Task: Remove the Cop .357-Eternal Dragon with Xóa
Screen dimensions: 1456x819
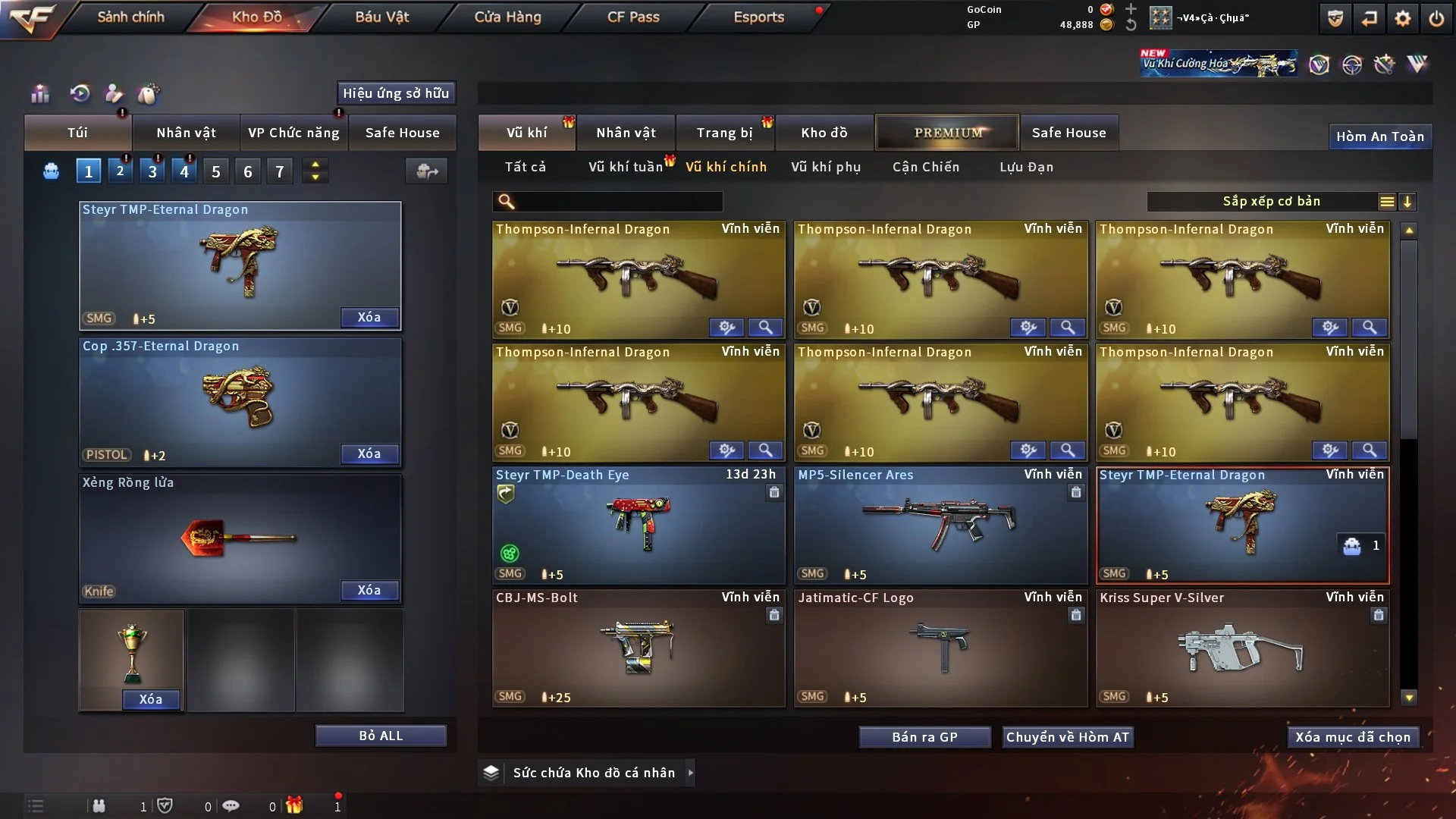Action: [x=369, y=453]
